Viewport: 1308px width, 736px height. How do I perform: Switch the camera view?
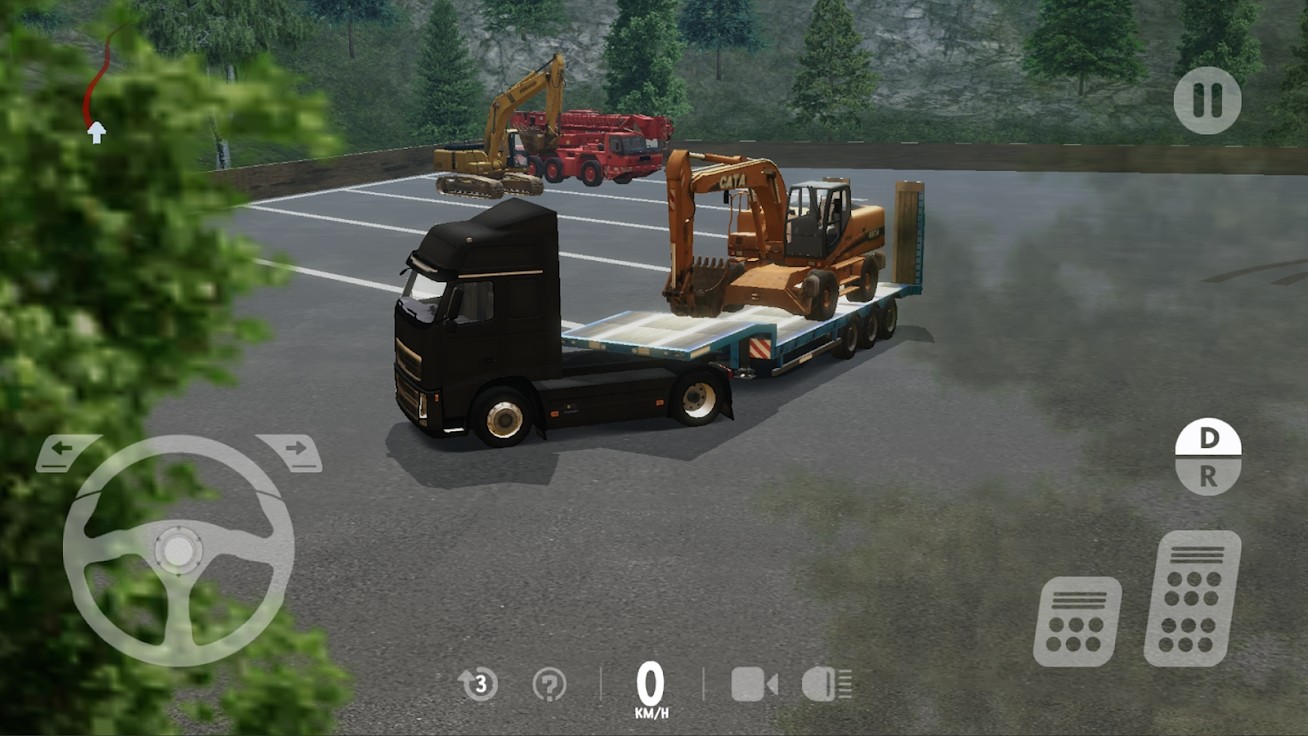click(x=752, y=685)
